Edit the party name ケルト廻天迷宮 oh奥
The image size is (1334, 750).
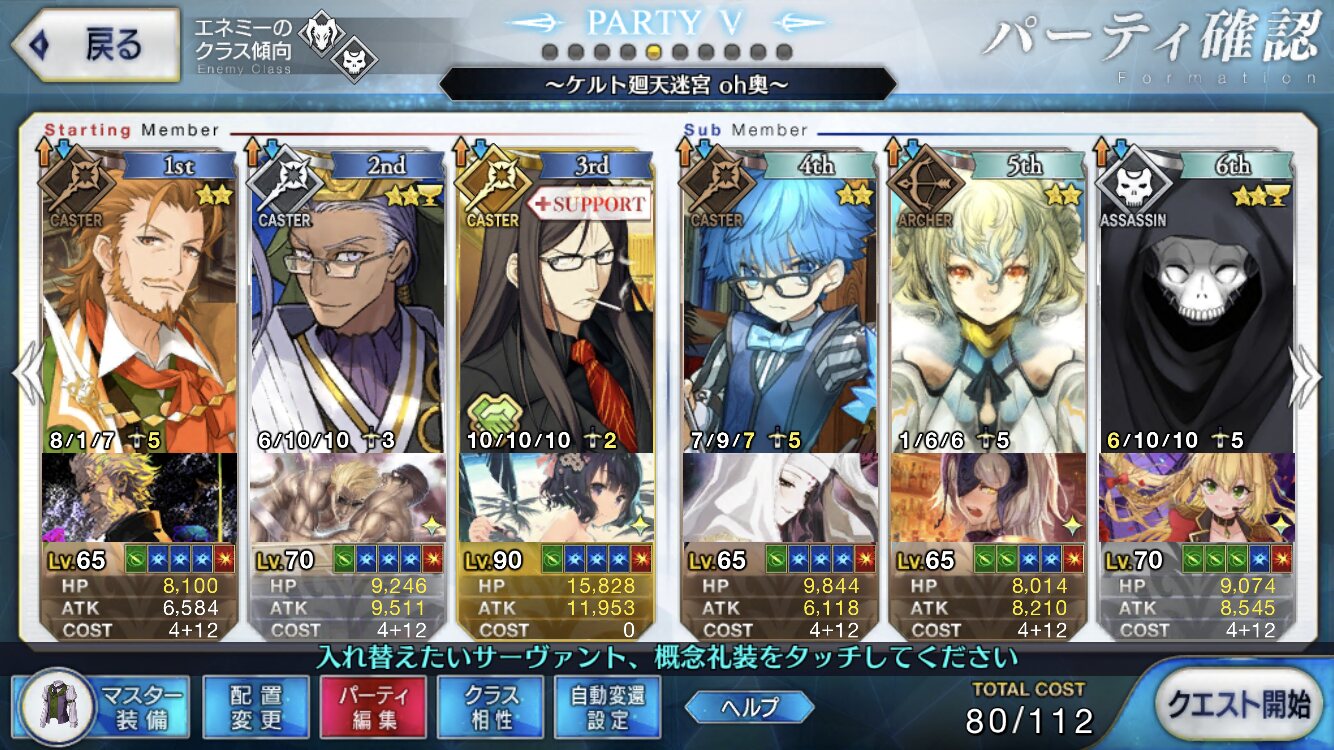coord(667,85)
